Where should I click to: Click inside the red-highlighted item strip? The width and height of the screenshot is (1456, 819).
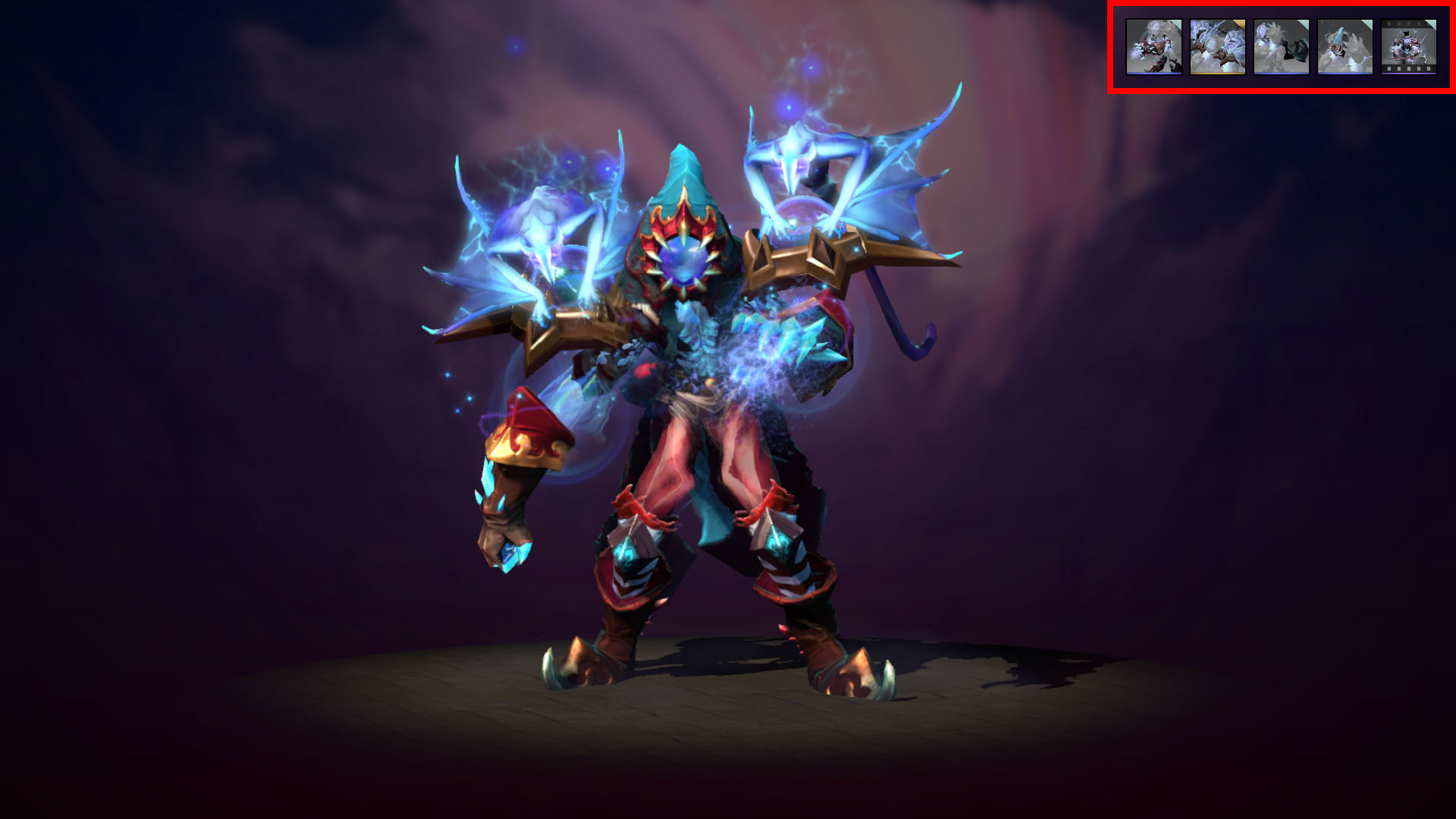pos(1282,45)
